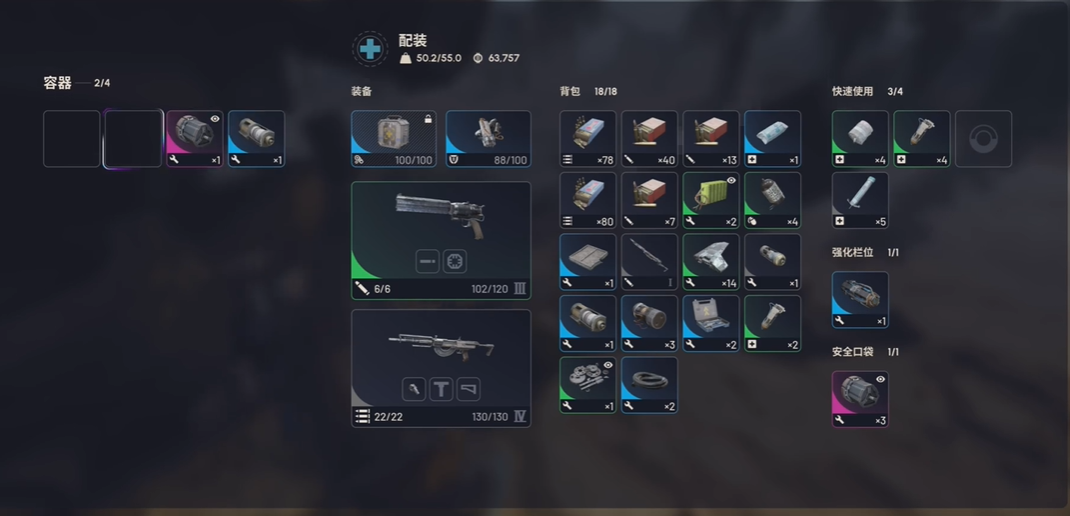Select the toolbox case item x2
The width and height of the screenshot is (1070, 516).
pyautogui.click(x=711, y=323)
